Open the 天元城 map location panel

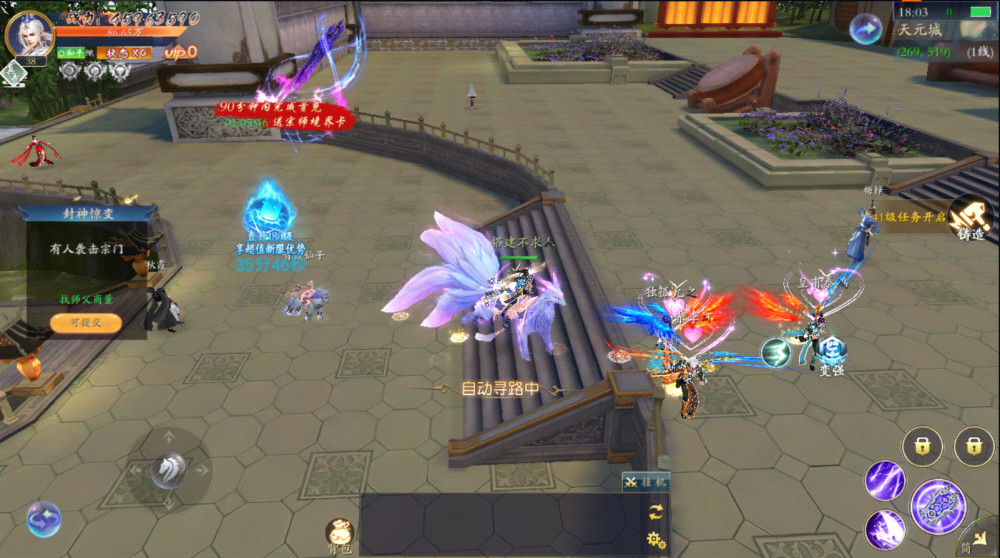919,30
